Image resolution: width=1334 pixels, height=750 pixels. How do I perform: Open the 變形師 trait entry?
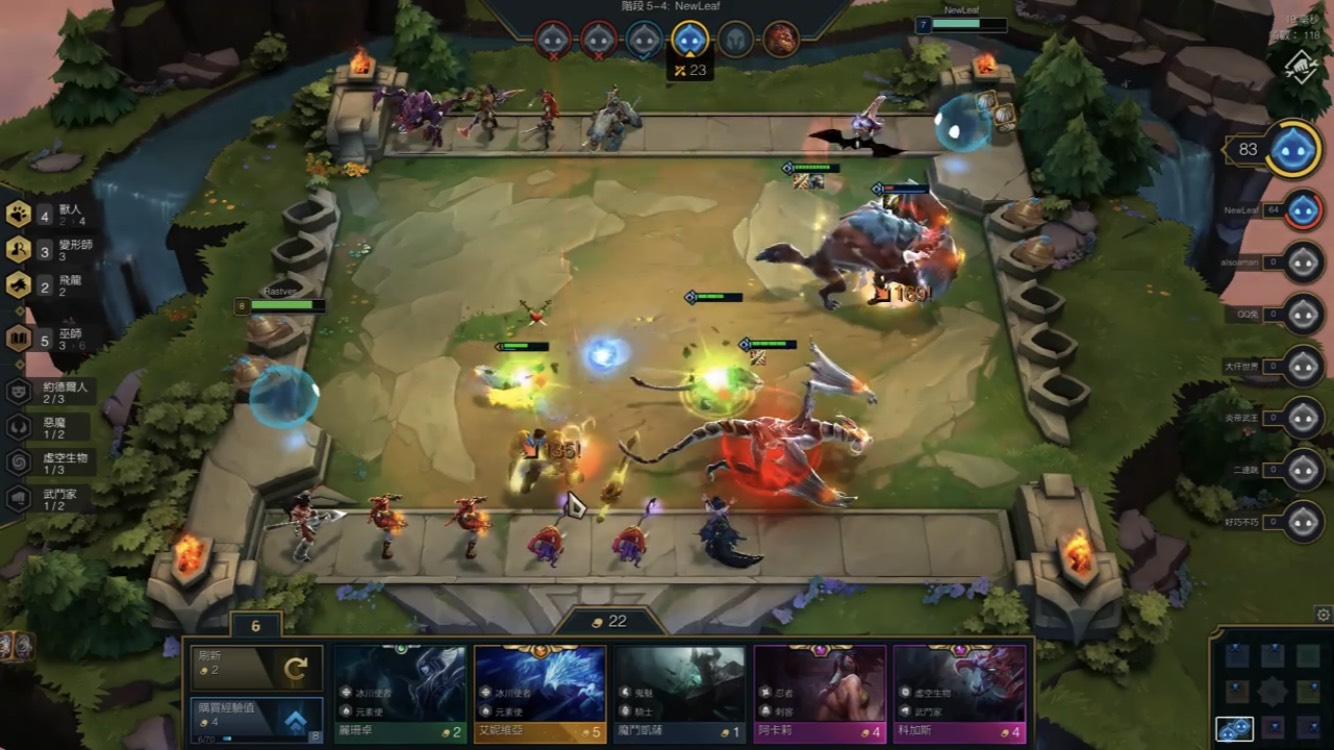point(50,249)
